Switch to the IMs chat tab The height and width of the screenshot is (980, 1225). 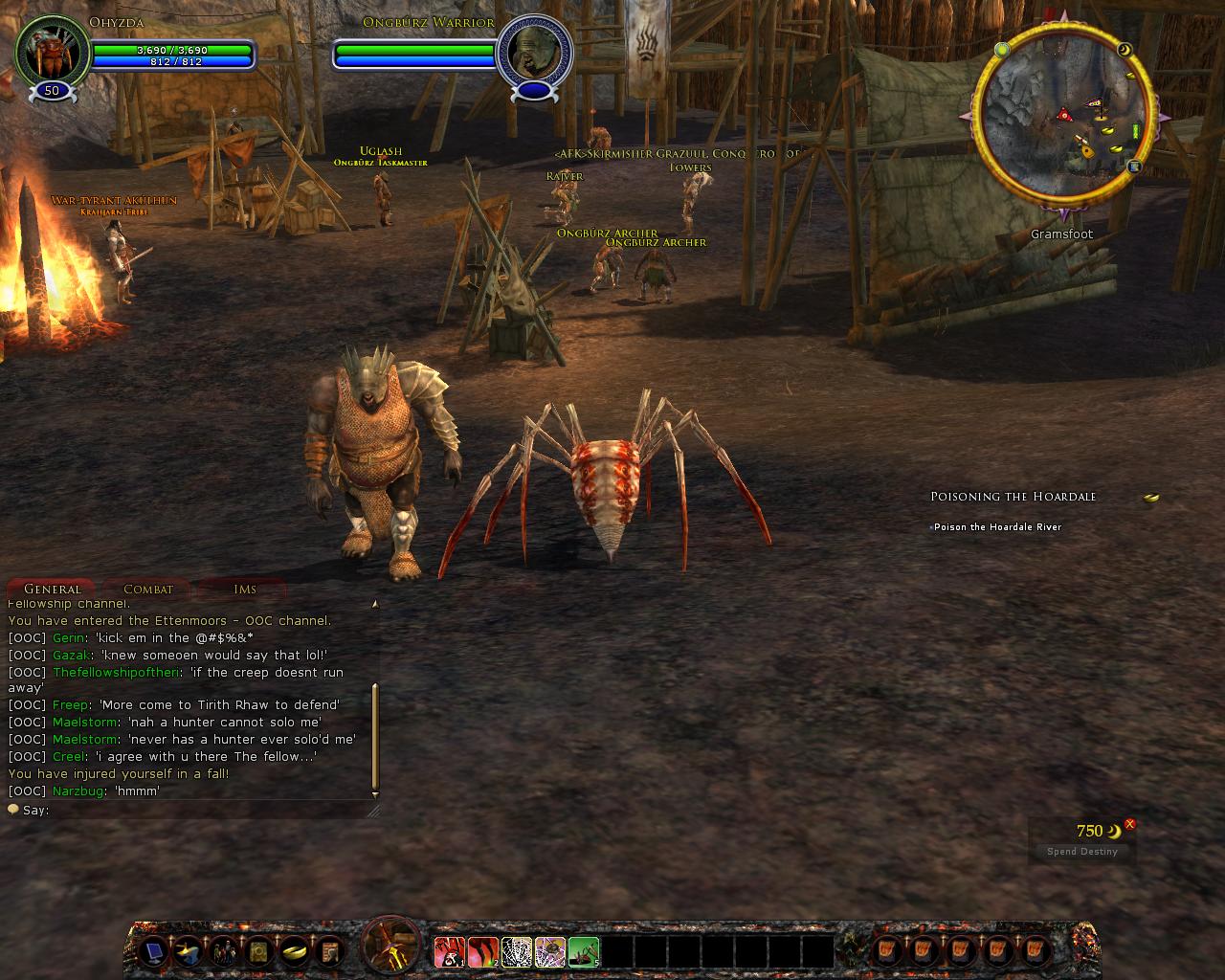[242, 590]
